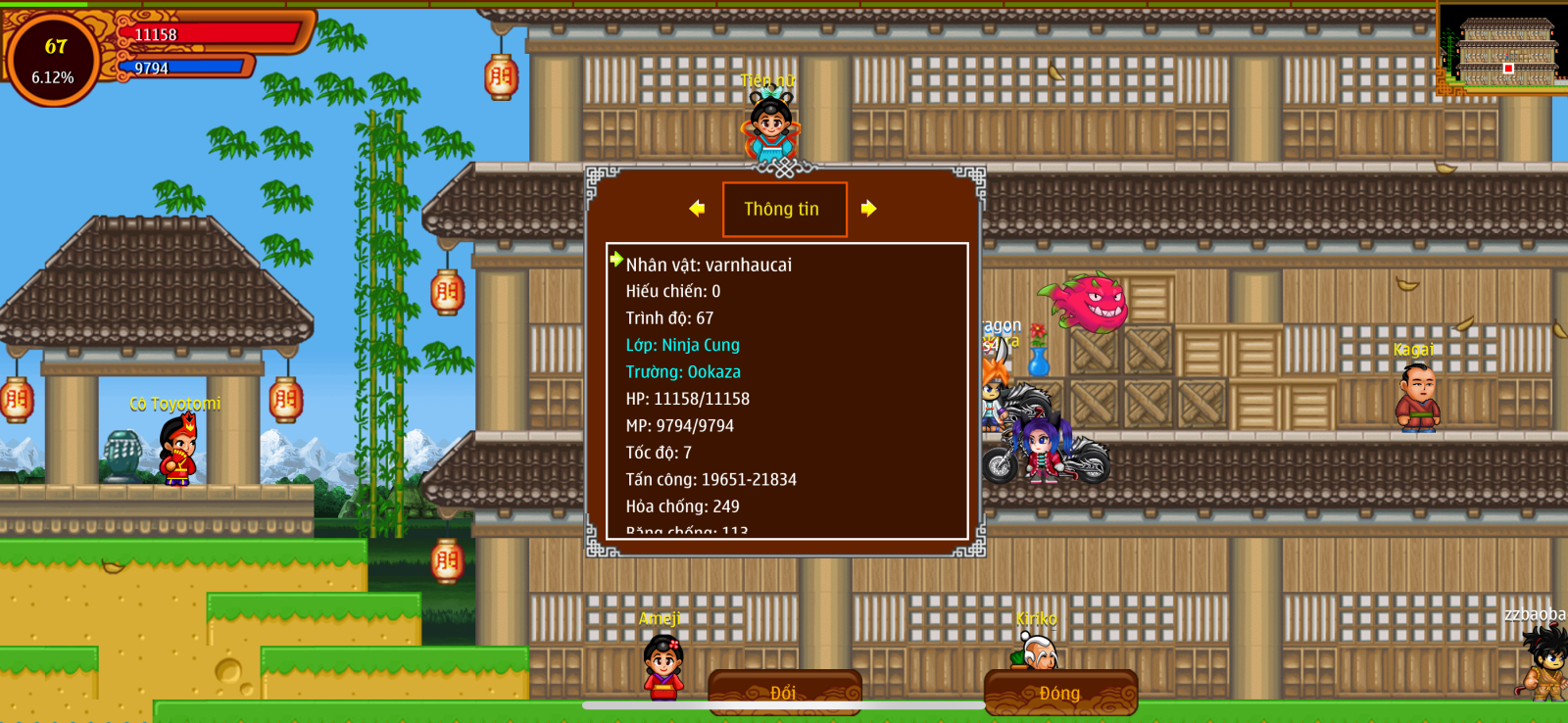
Task: Open the level 67 character badge
Action: coord(54,60)
